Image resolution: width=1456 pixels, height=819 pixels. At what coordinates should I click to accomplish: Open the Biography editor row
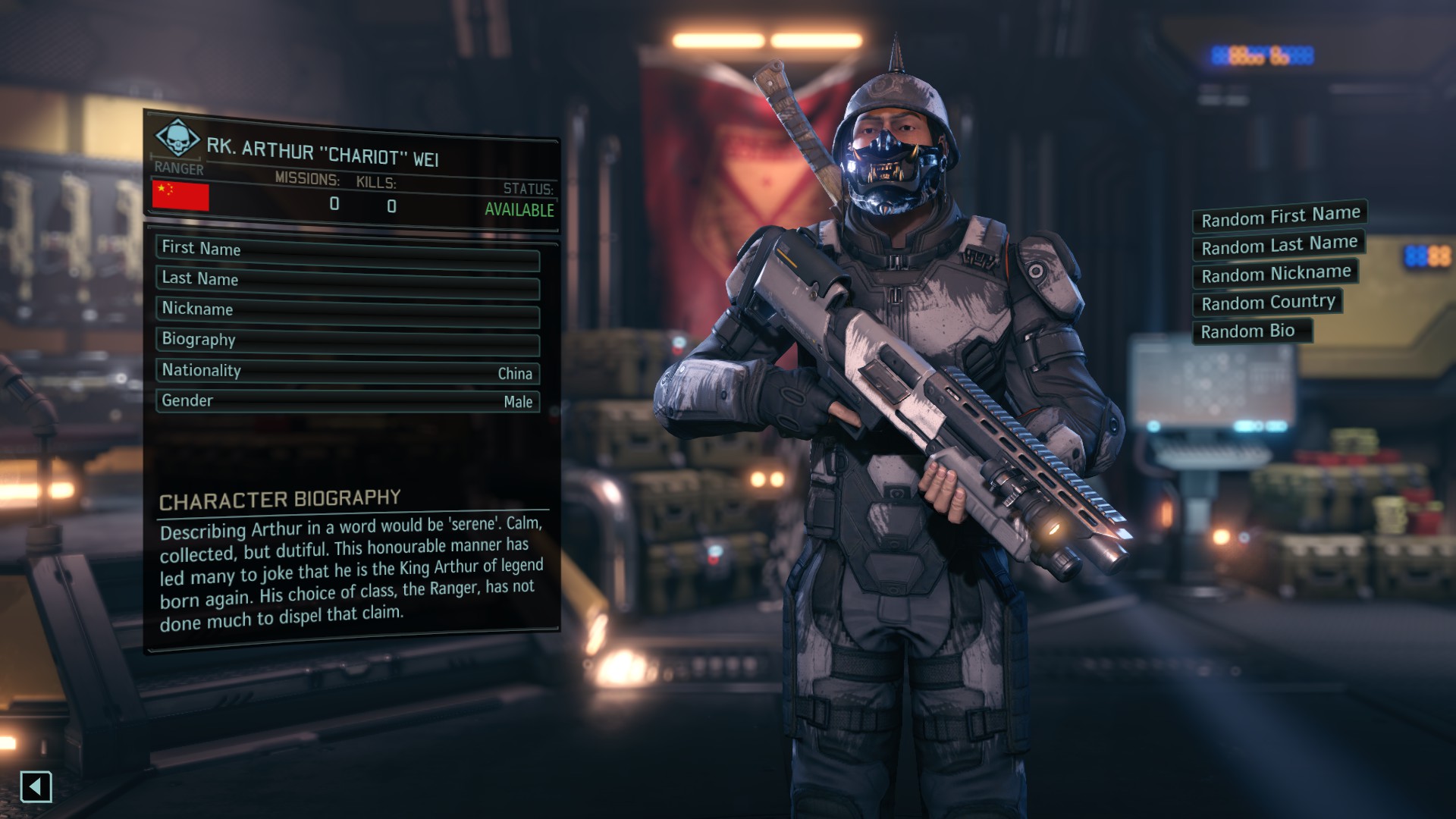click(347, 341)
